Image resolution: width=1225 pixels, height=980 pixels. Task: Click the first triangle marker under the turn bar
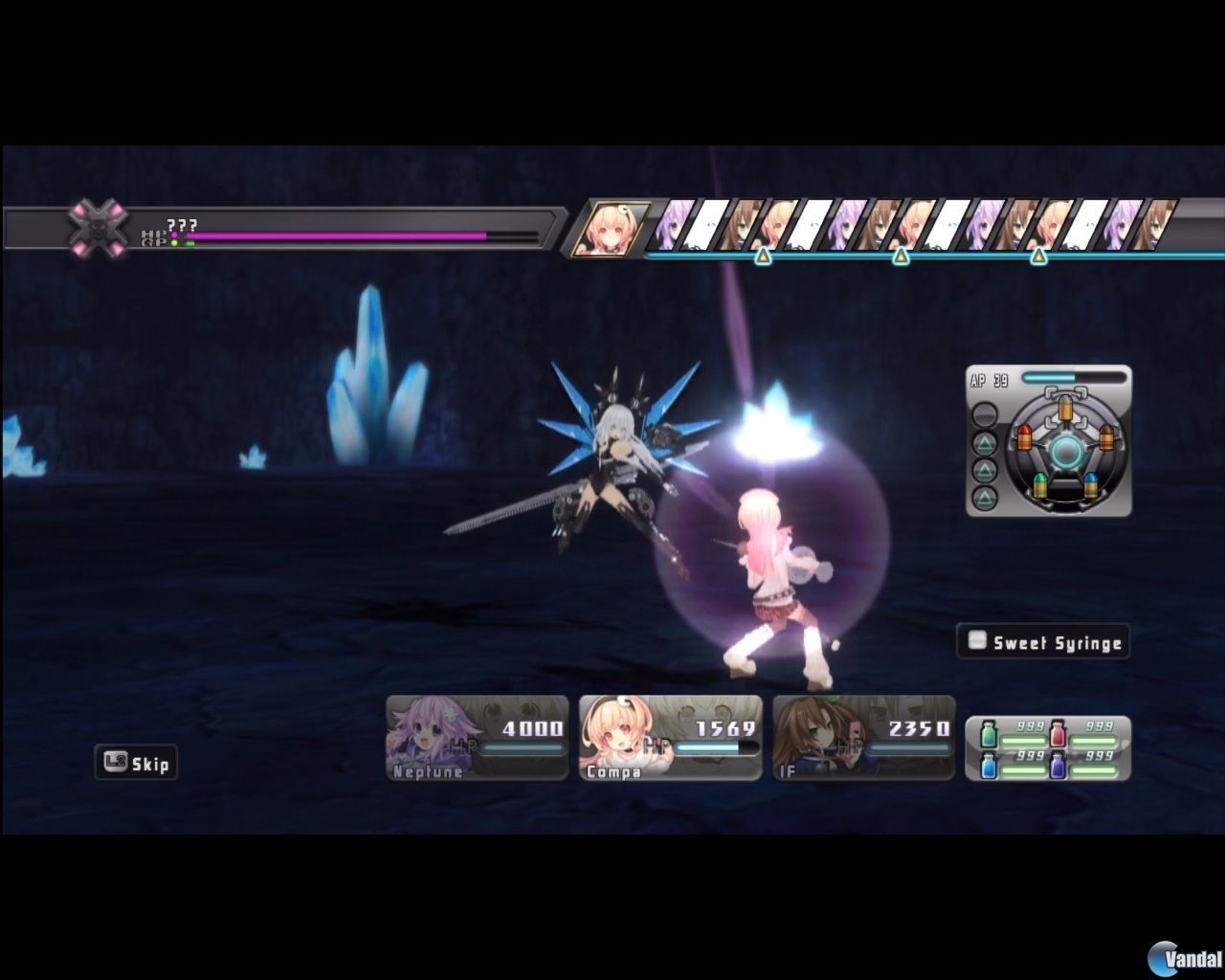point(763,257)
